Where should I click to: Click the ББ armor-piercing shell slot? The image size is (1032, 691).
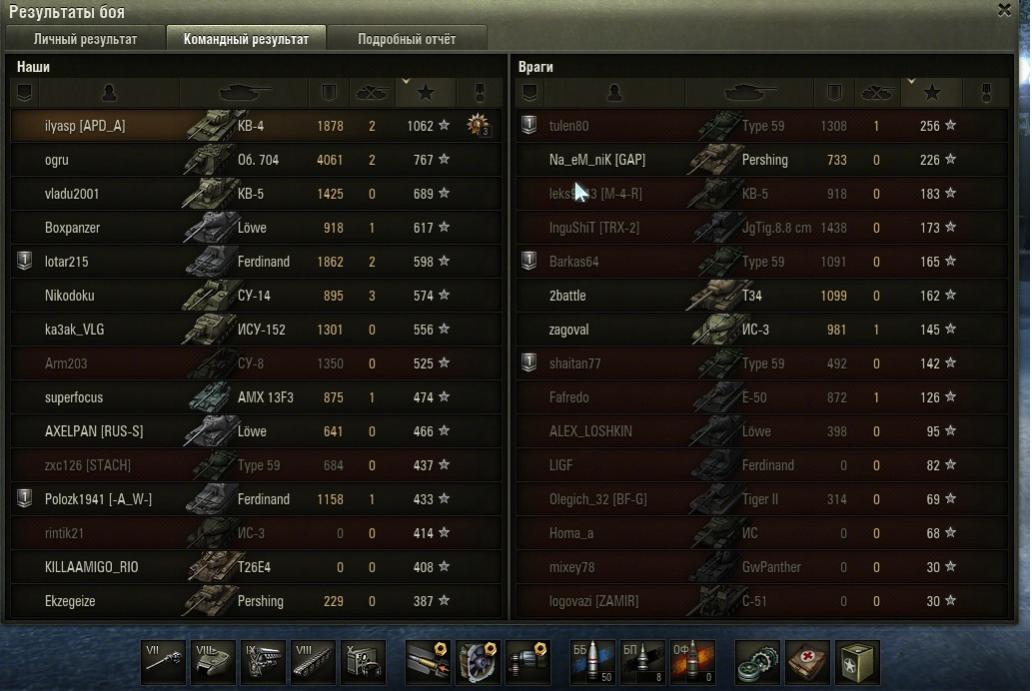(592, 662)
